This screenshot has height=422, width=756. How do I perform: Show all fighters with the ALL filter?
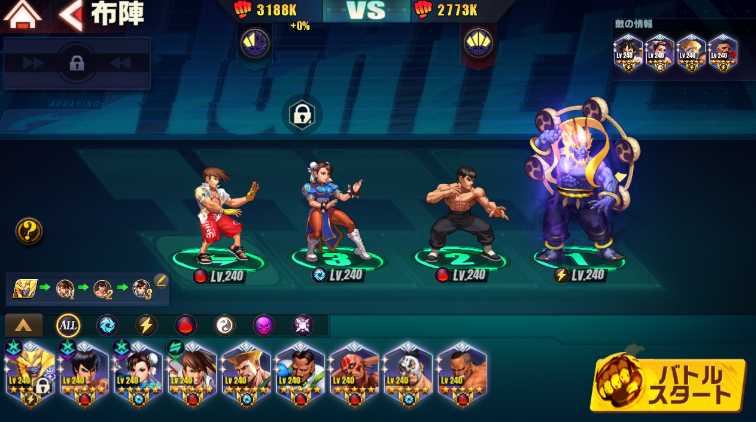point(68,325)
